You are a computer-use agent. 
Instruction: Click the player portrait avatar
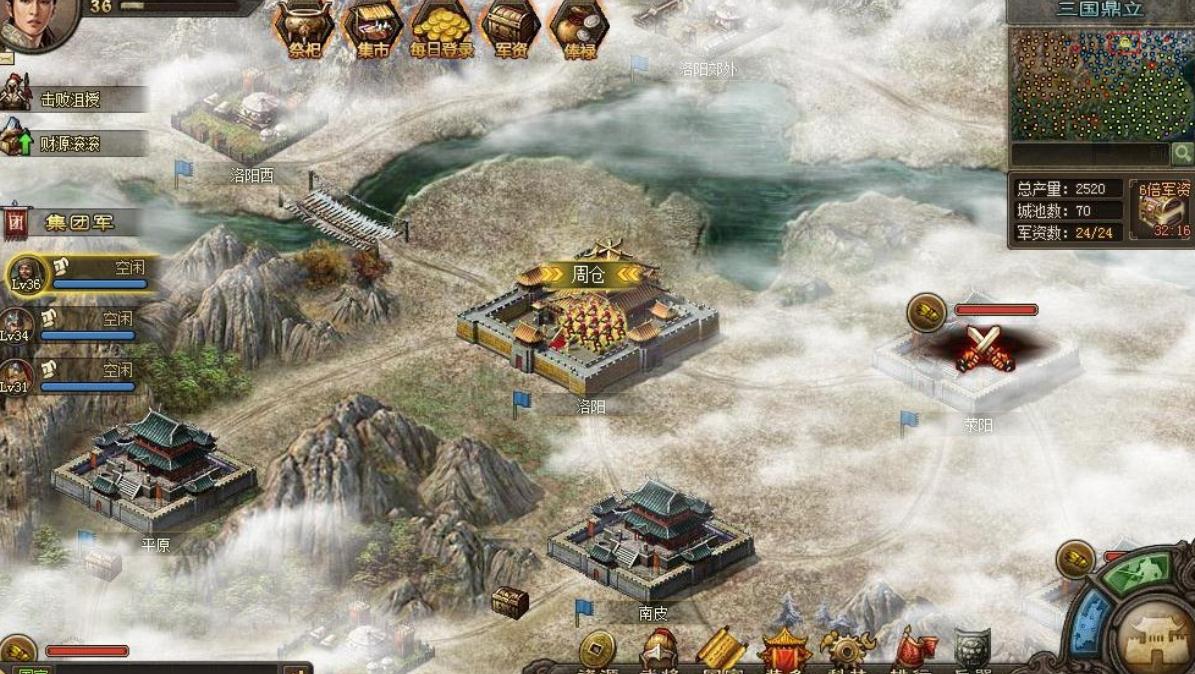tap(36, 22)
